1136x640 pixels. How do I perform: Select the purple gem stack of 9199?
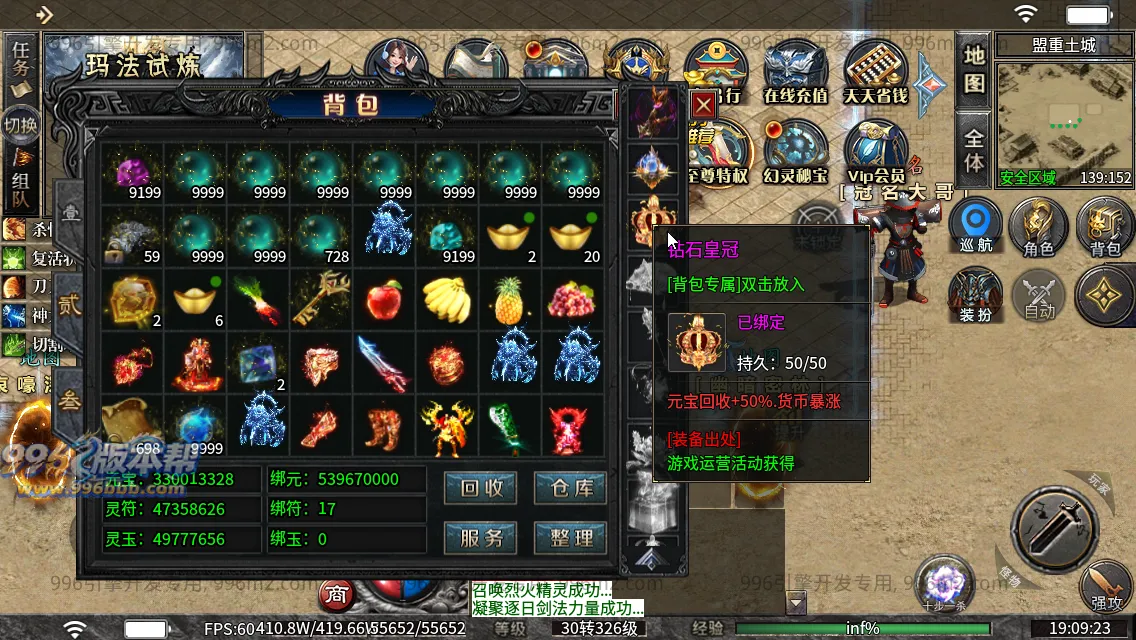click(133, 174)
